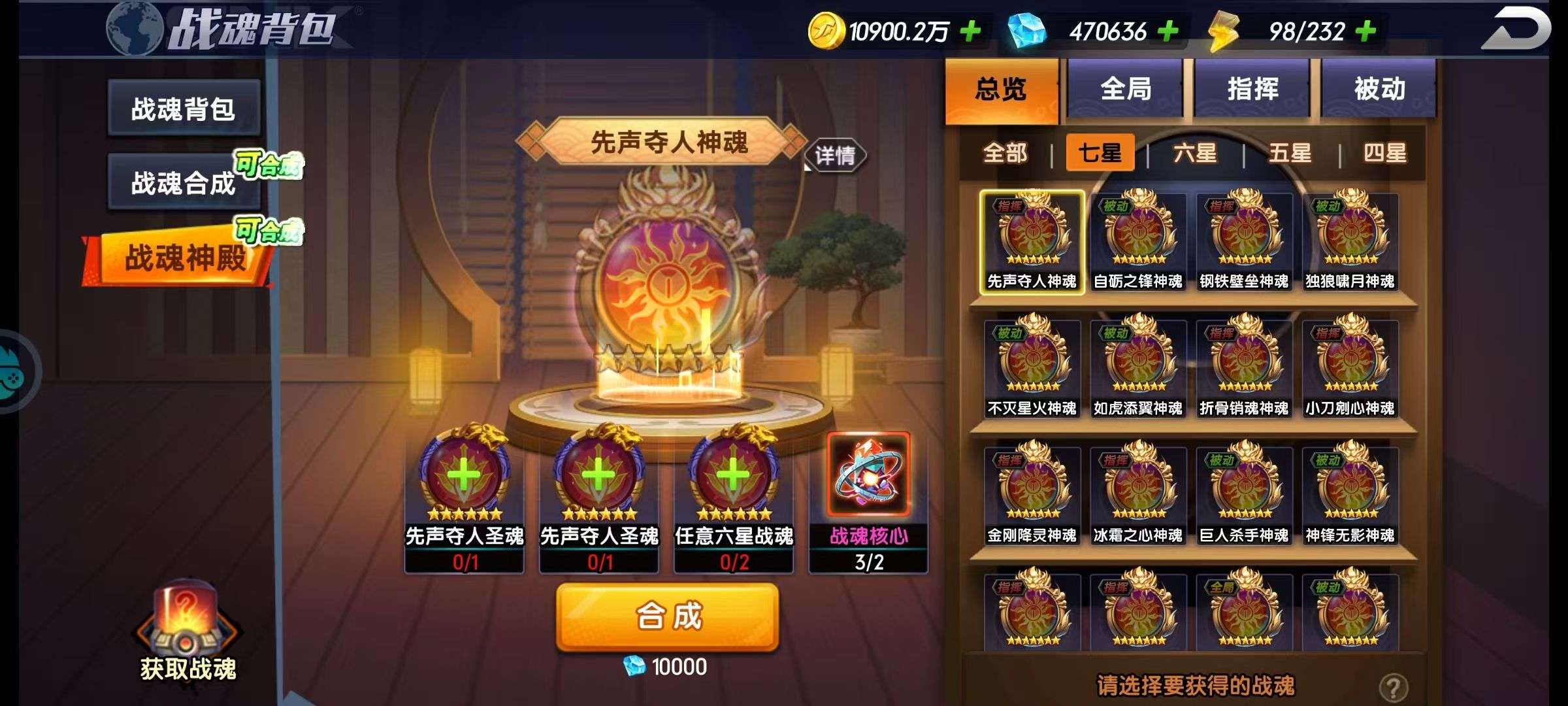Viewport: 1568px width, 706px height.
Task: Click the 合成 synthesize button
Action: 667,617
